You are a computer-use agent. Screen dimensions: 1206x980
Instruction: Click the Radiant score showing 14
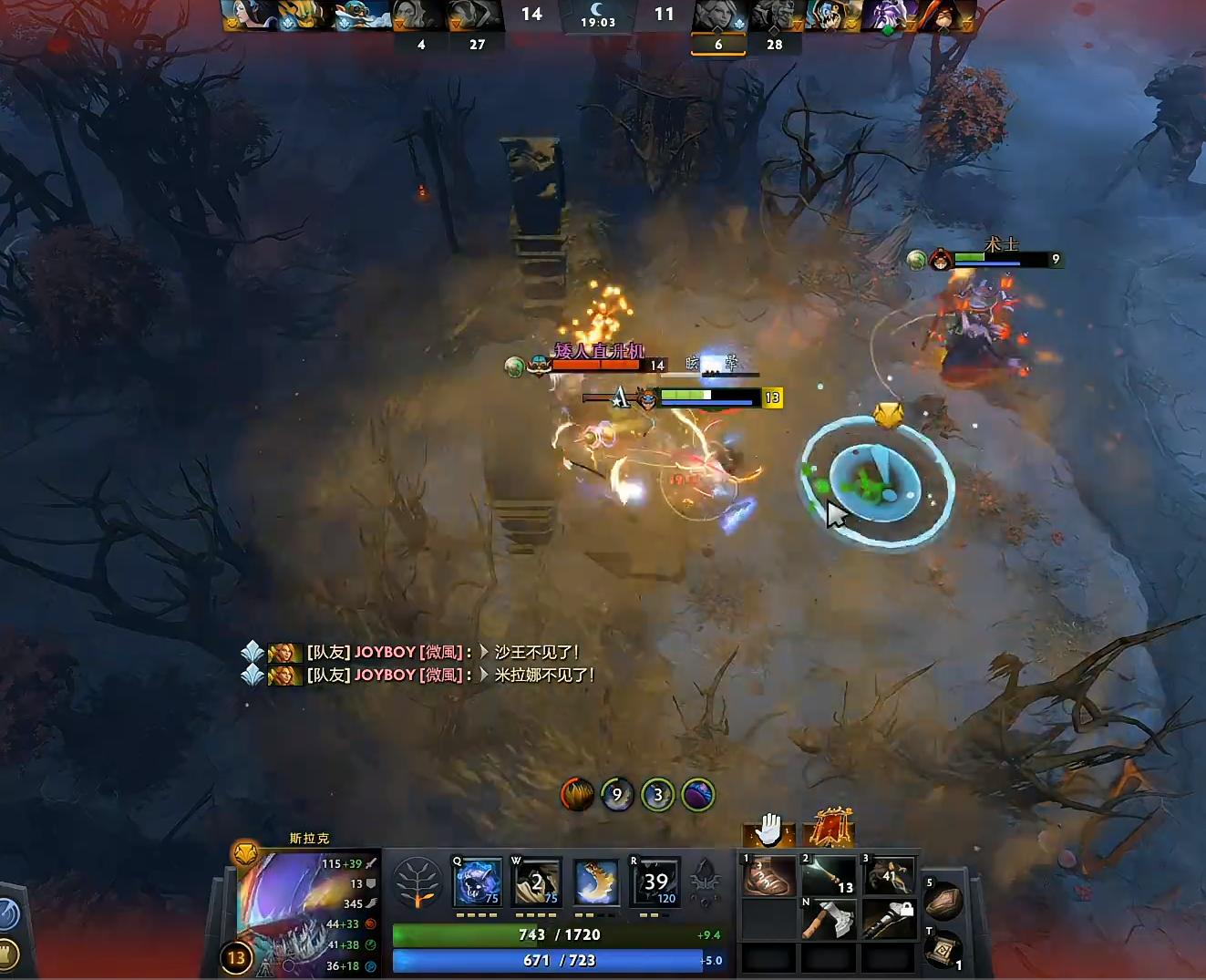(531, 14)
